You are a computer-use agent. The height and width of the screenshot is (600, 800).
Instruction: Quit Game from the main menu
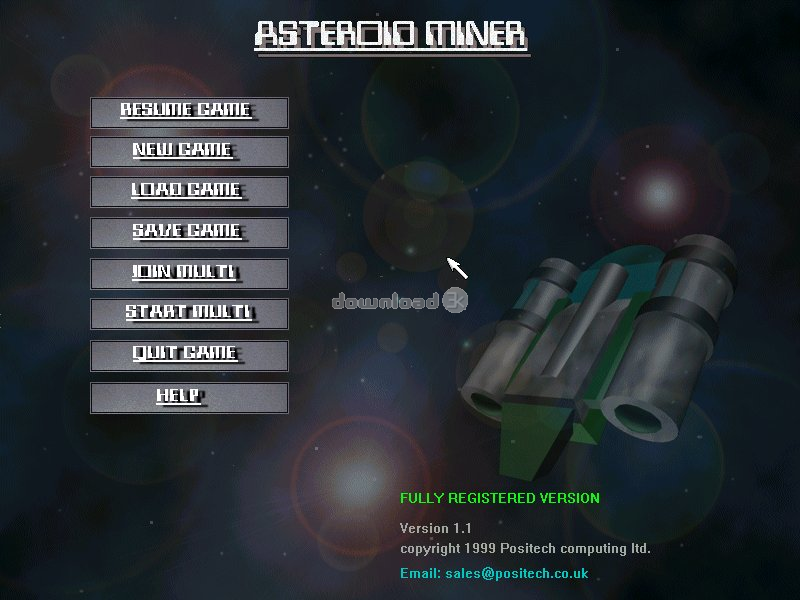(189, 354)
